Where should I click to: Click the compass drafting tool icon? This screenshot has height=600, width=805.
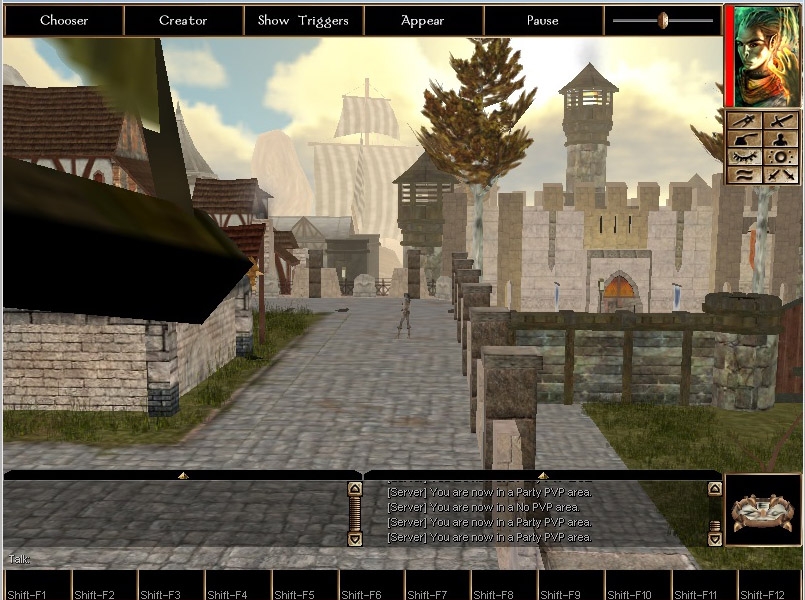743,121
